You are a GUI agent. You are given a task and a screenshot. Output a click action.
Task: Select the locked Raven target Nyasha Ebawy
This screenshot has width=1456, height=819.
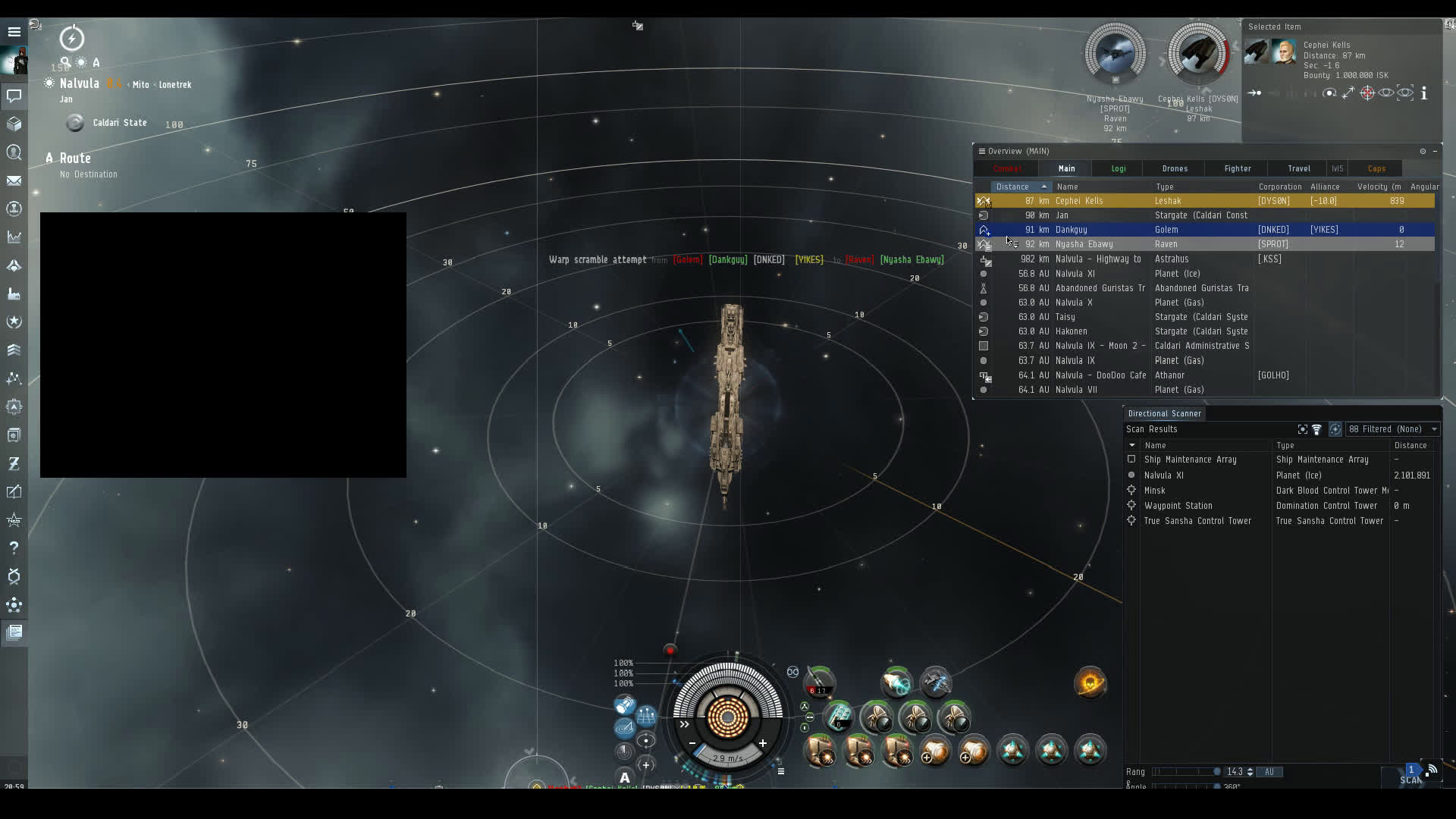[1115, 55]
